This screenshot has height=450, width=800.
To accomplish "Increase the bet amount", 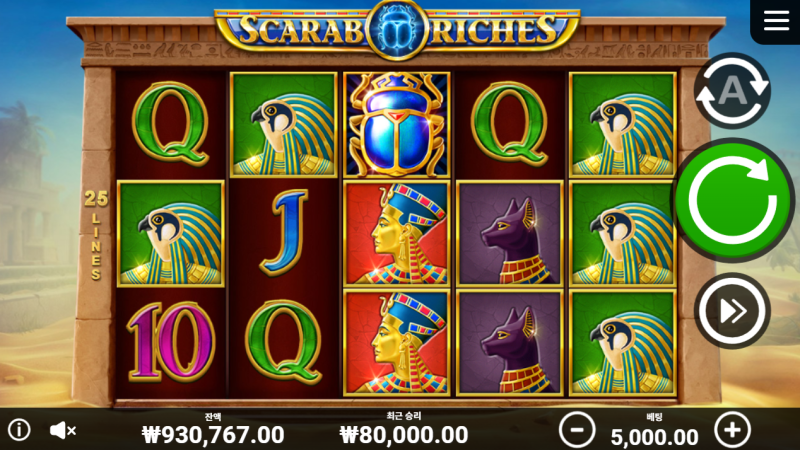I will coord(732,430).
